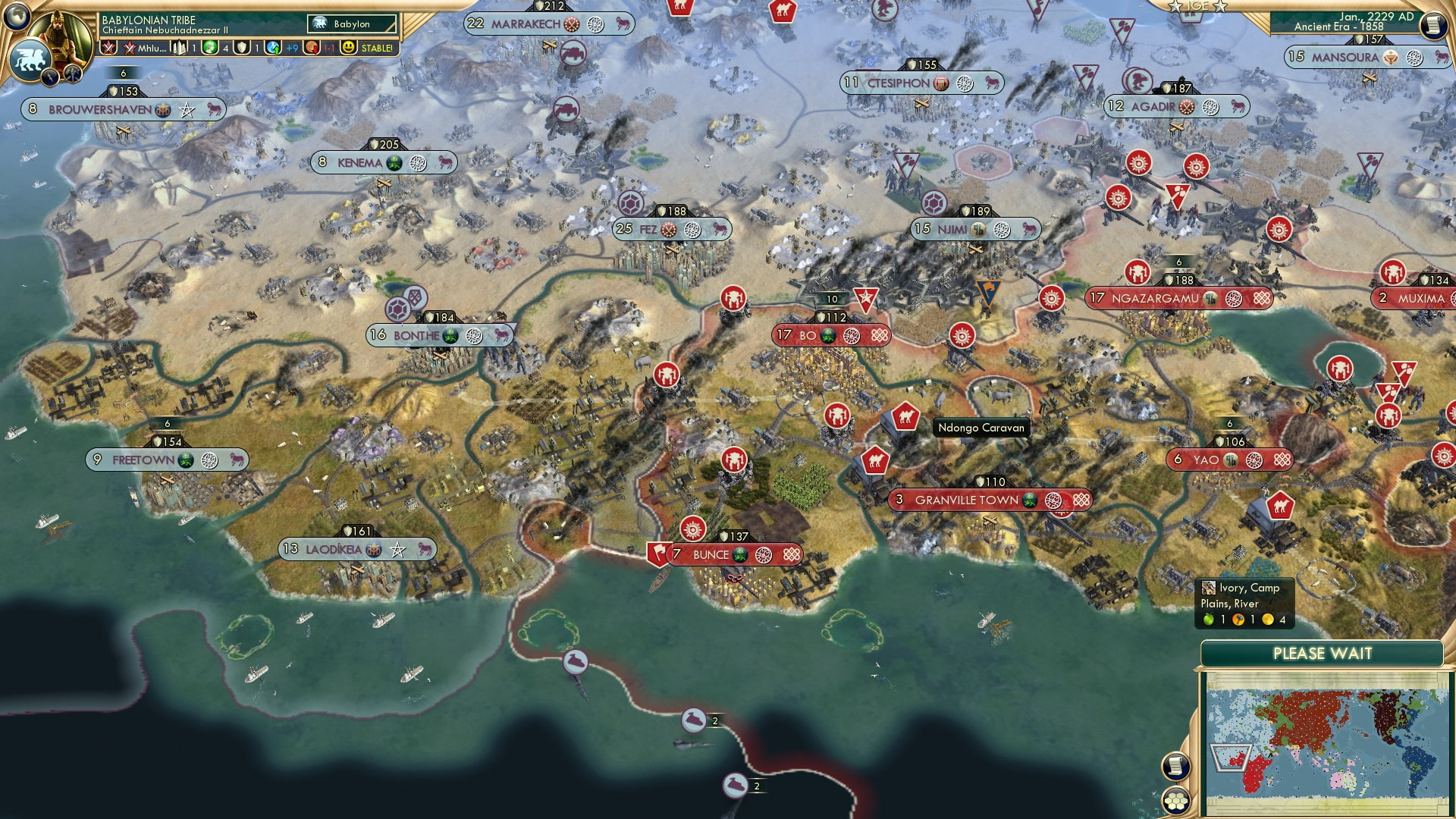Click Mansoura's 157 production progress bar

[x=1370, y=40]
